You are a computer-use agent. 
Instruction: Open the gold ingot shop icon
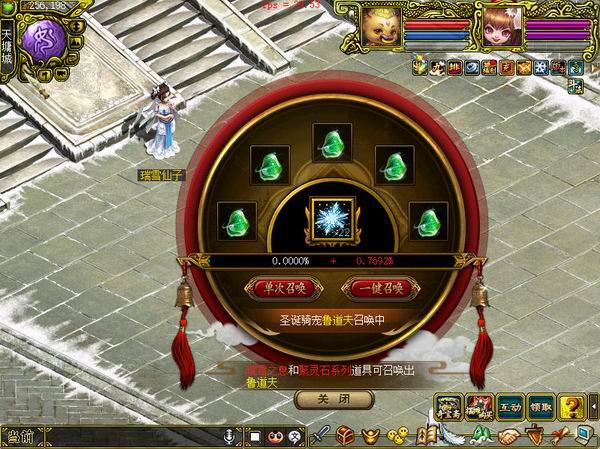pos(369,436)
